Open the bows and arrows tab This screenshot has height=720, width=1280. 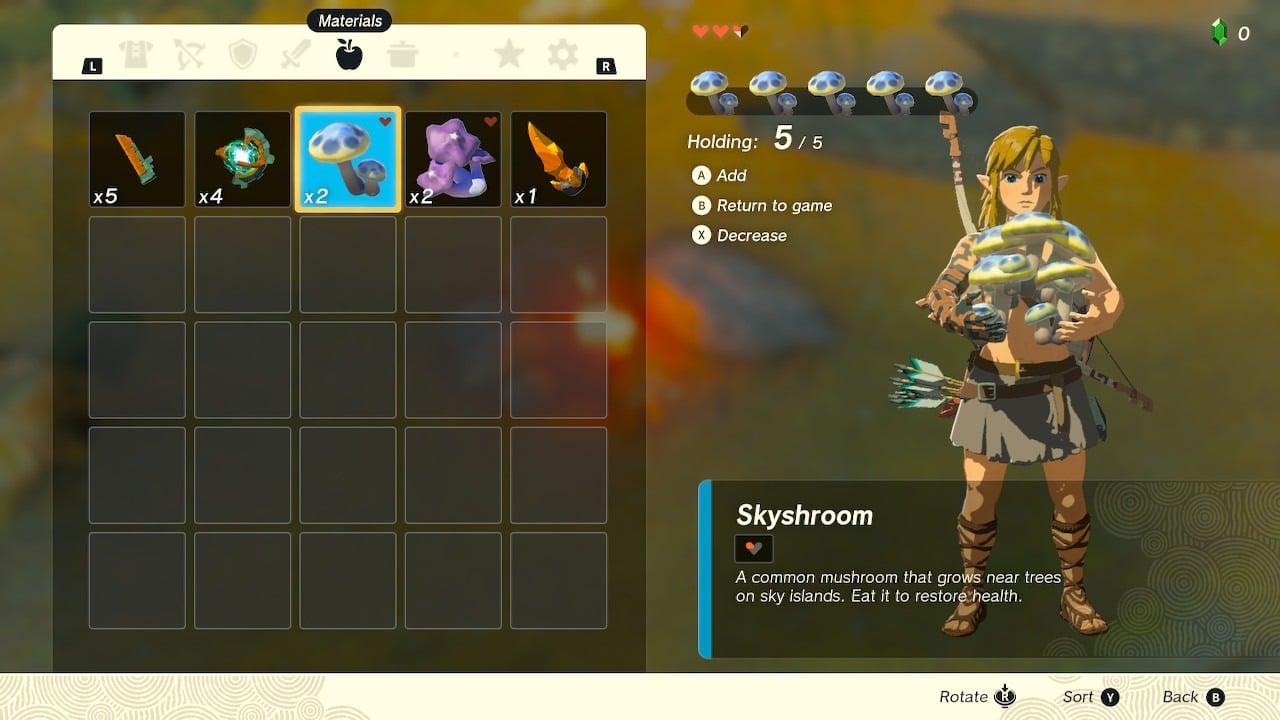(x=189, y=55)
